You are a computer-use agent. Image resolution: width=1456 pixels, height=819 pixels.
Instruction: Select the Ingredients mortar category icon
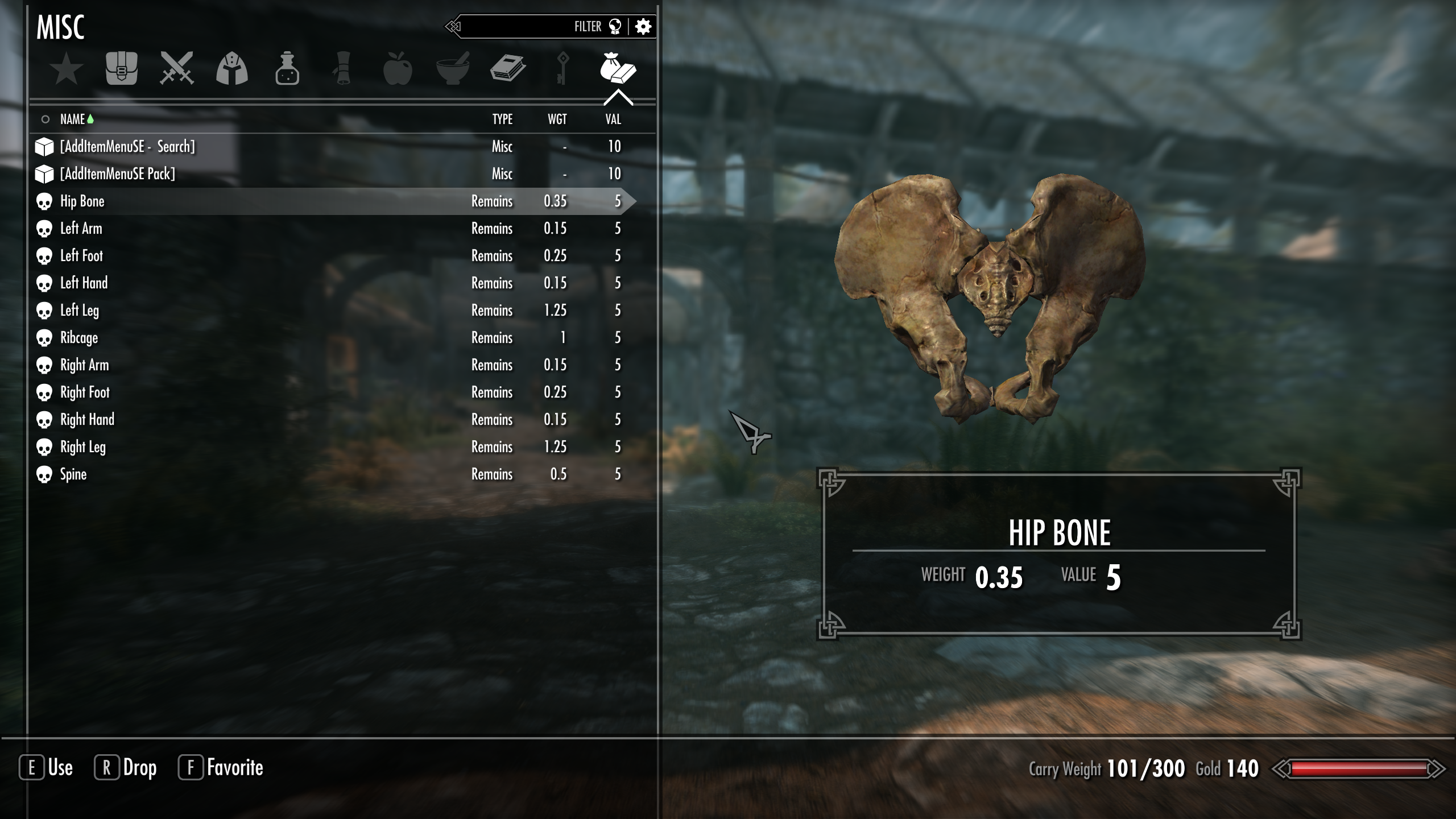pos(453,69)
